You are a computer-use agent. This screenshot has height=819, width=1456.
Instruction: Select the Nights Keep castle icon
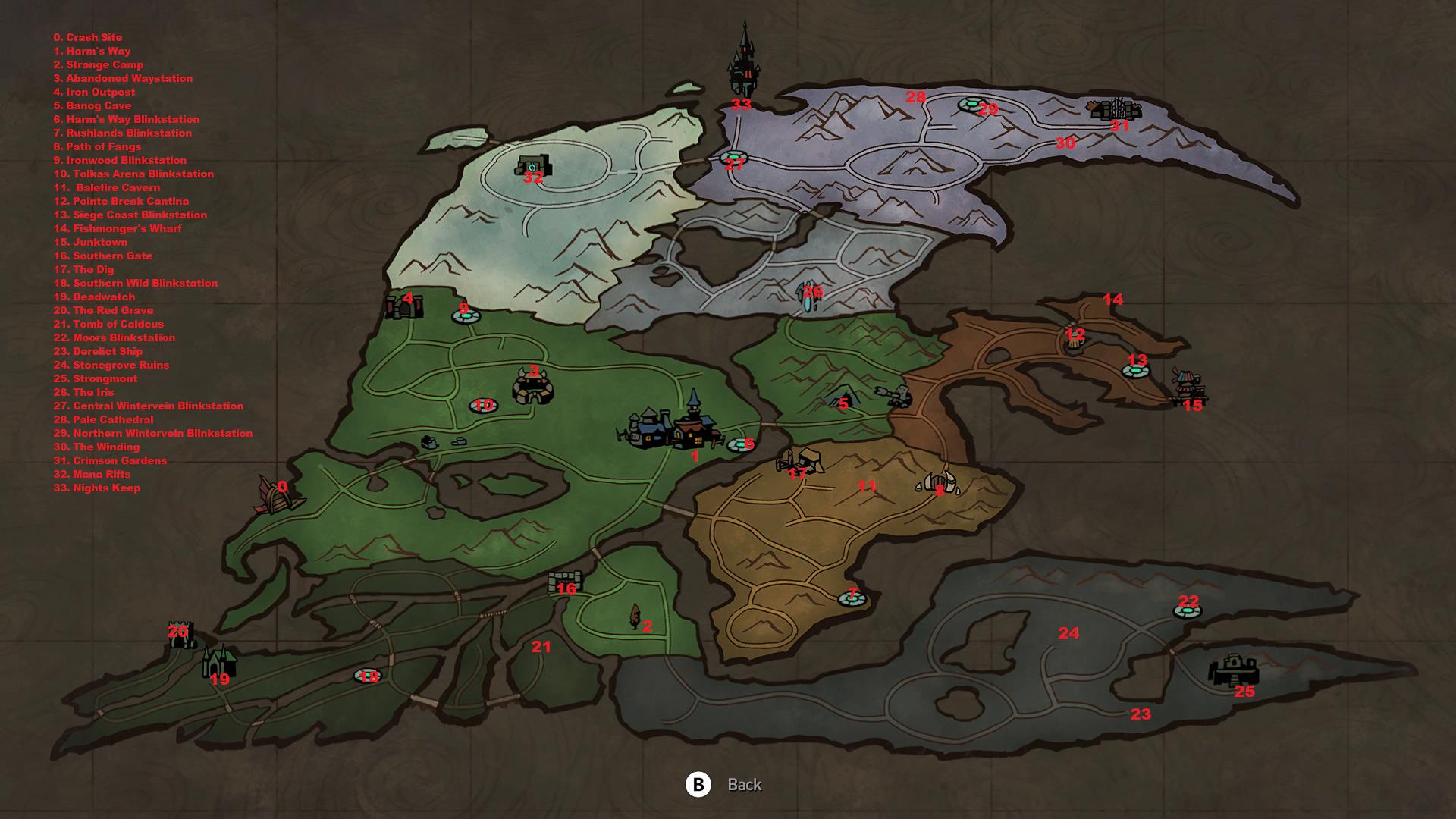tap(744, 68)
